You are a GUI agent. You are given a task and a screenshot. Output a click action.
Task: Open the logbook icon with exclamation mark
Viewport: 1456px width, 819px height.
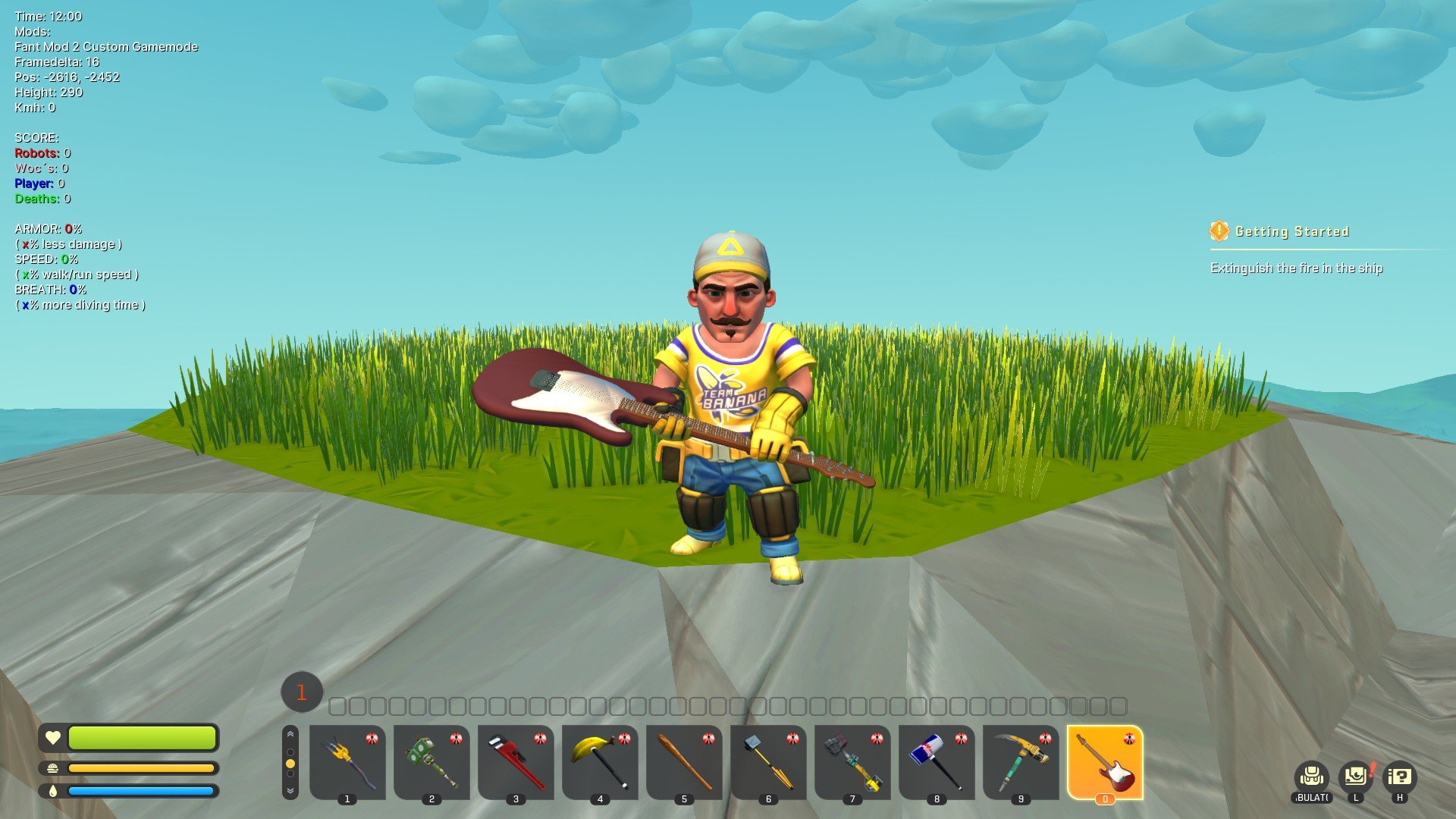1356,777
